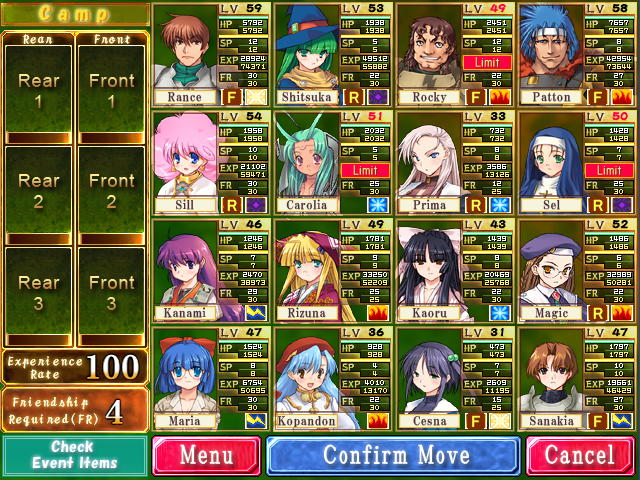The width and height of the screenshot is (640, 480).
Task: Cancel the camp arrangement
Action: pyautogui.click(x=580, y=456)
